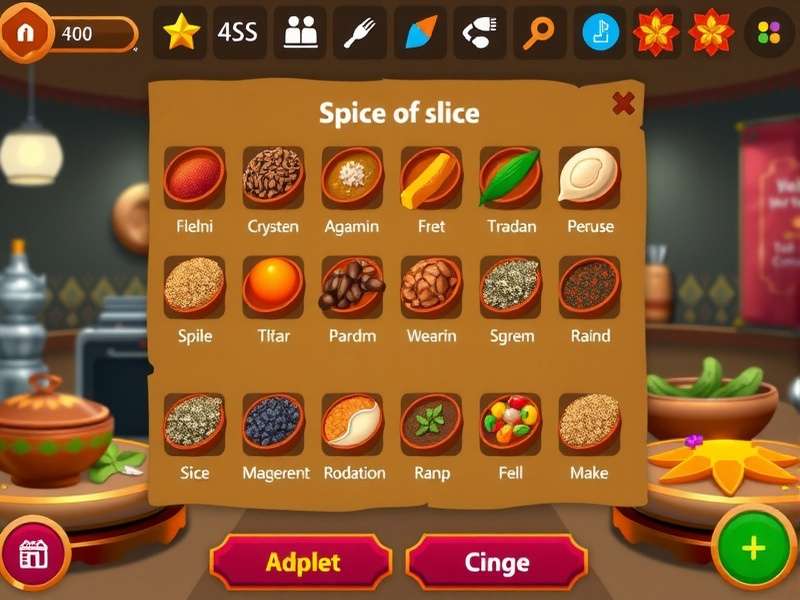Select the Agamin spice bowl
This screenshot has width=800, height=600.
tap(352, 176)
